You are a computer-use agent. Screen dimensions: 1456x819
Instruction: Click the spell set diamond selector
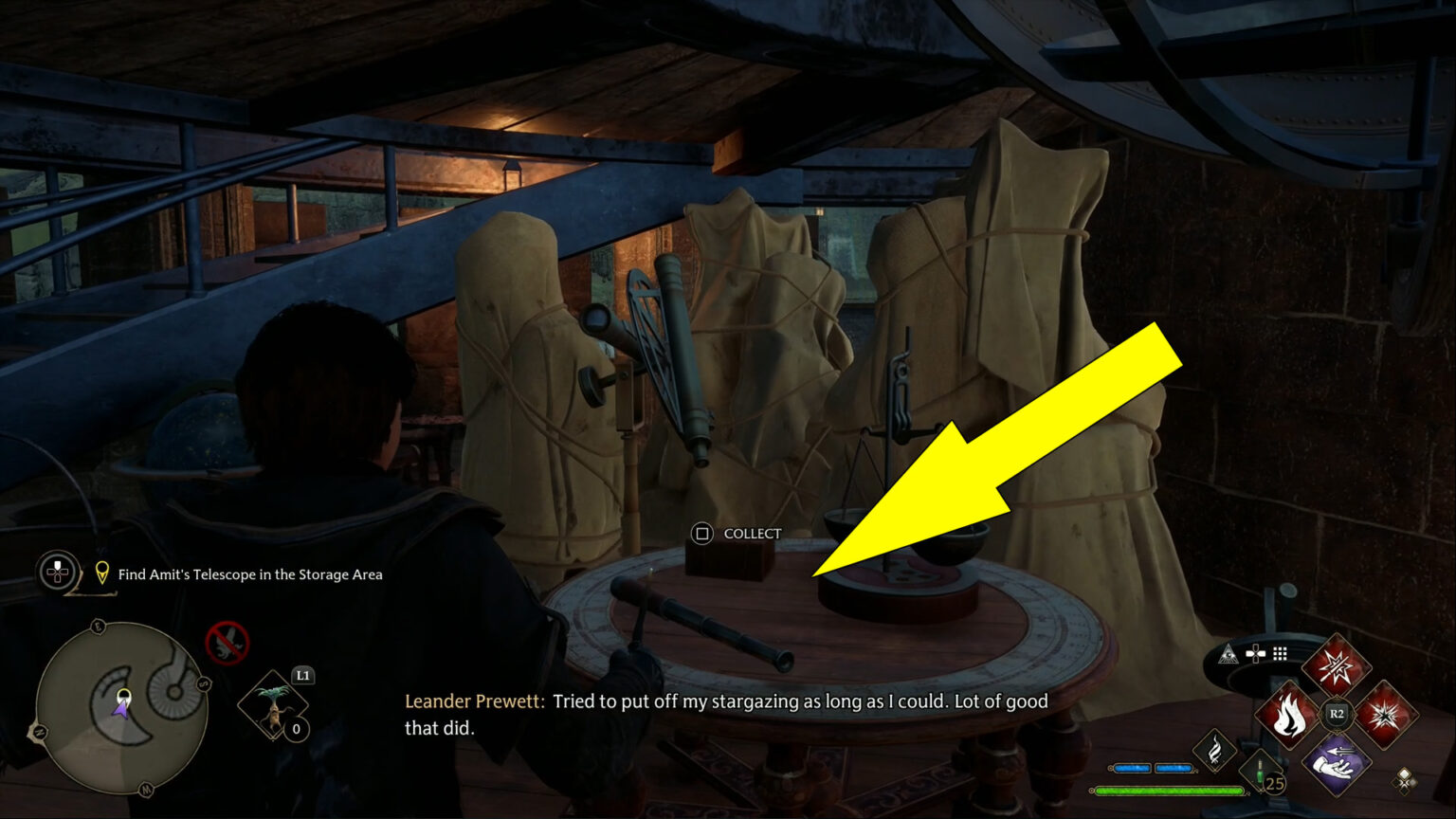pyautogui.click(x=1405, y=779)
